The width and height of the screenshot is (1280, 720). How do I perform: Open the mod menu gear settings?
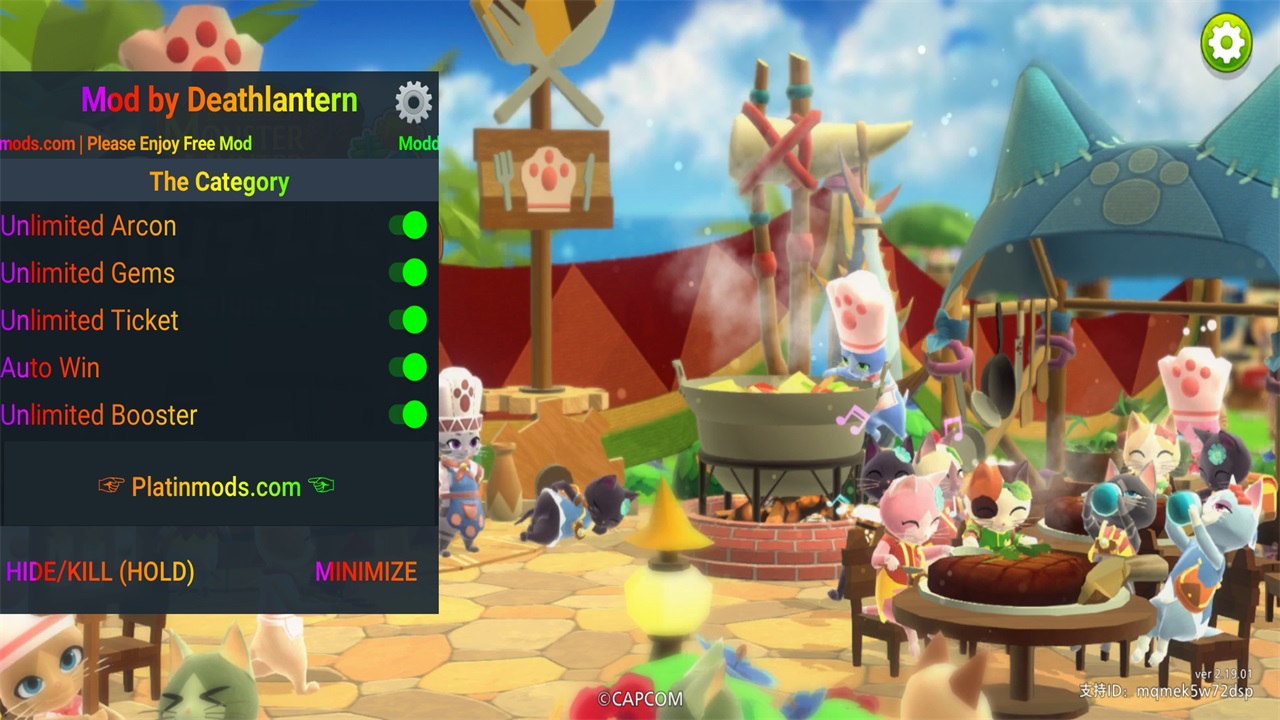click(x=413, y=102)
